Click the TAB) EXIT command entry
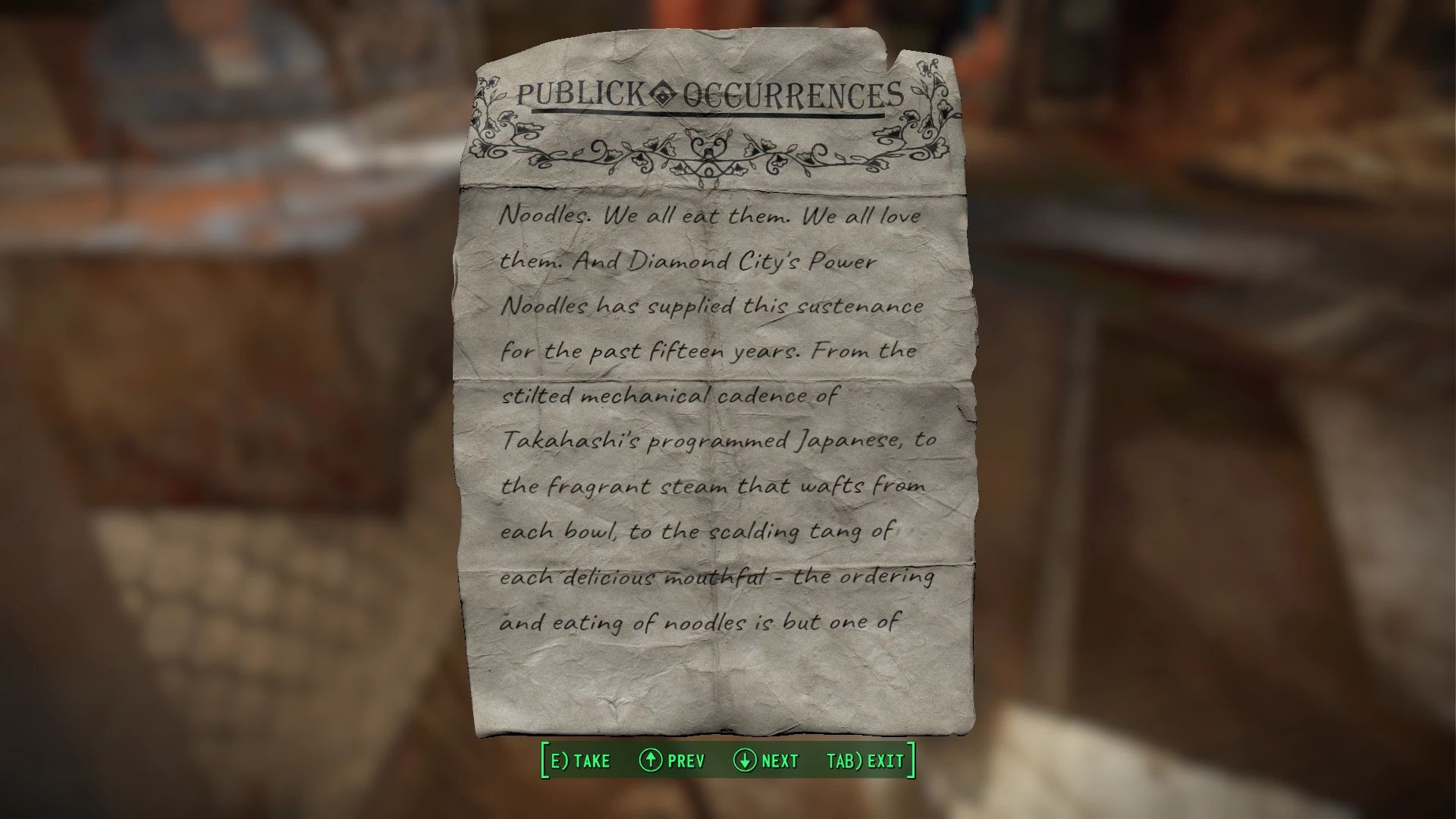Image resolution: width=1456 pixels, height=819 pixels. coord(864,761)
